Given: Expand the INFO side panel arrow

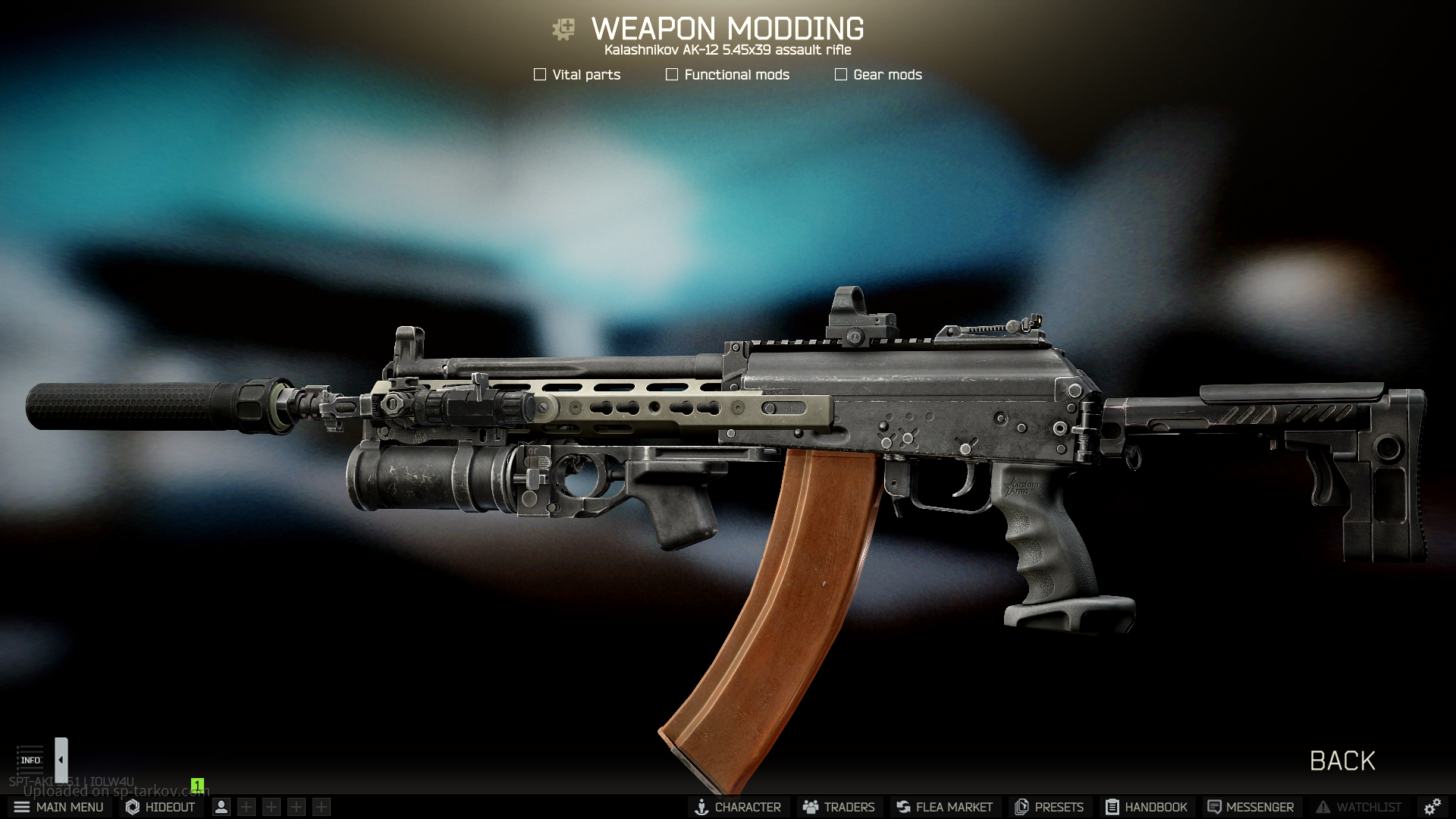Looking at the screenshot, I should click(61, 759).
